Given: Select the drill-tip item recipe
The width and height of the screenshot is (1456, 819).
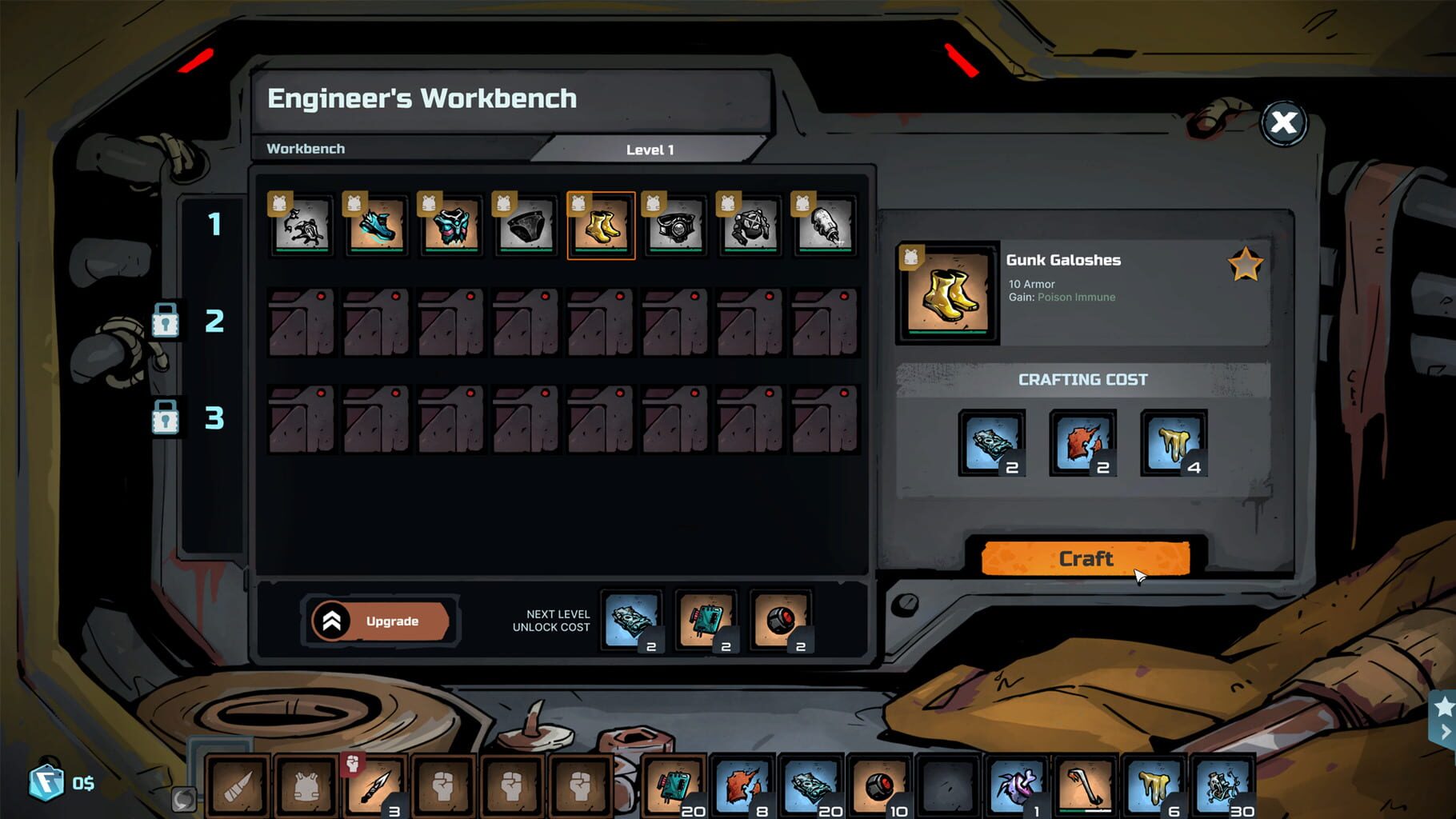Looking at the screenshot, I should tap(824, 226).
